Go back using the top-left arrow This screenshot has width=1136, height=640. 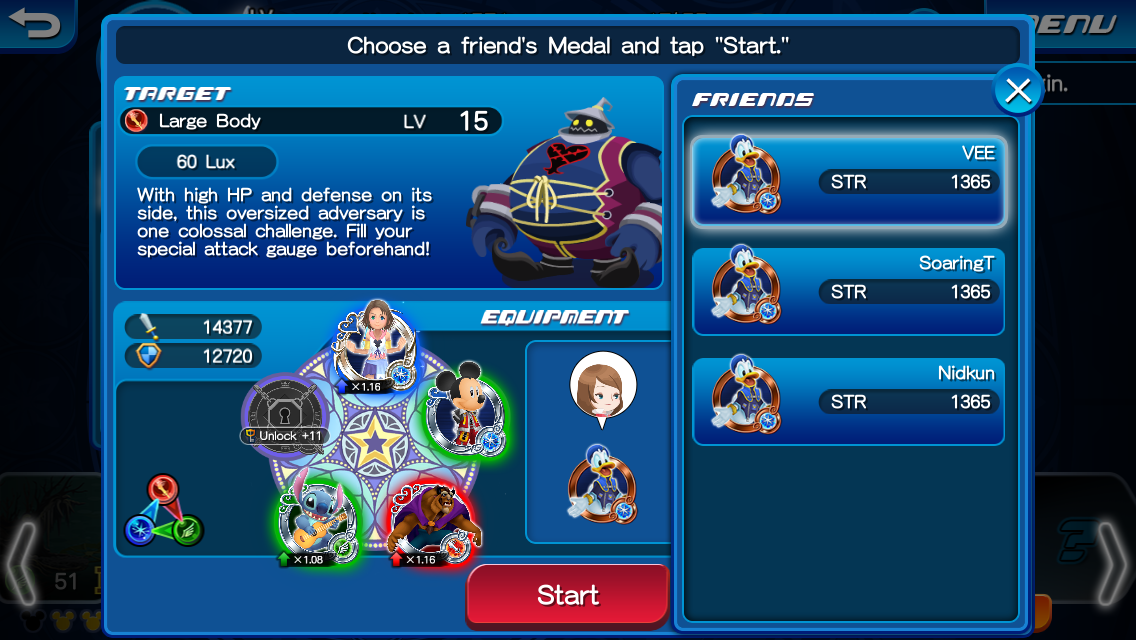point(36,22)
